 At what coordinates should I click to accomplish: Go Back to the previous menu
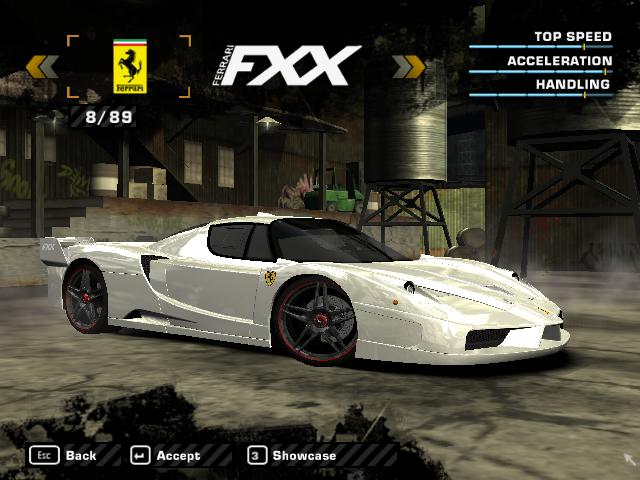64,455
